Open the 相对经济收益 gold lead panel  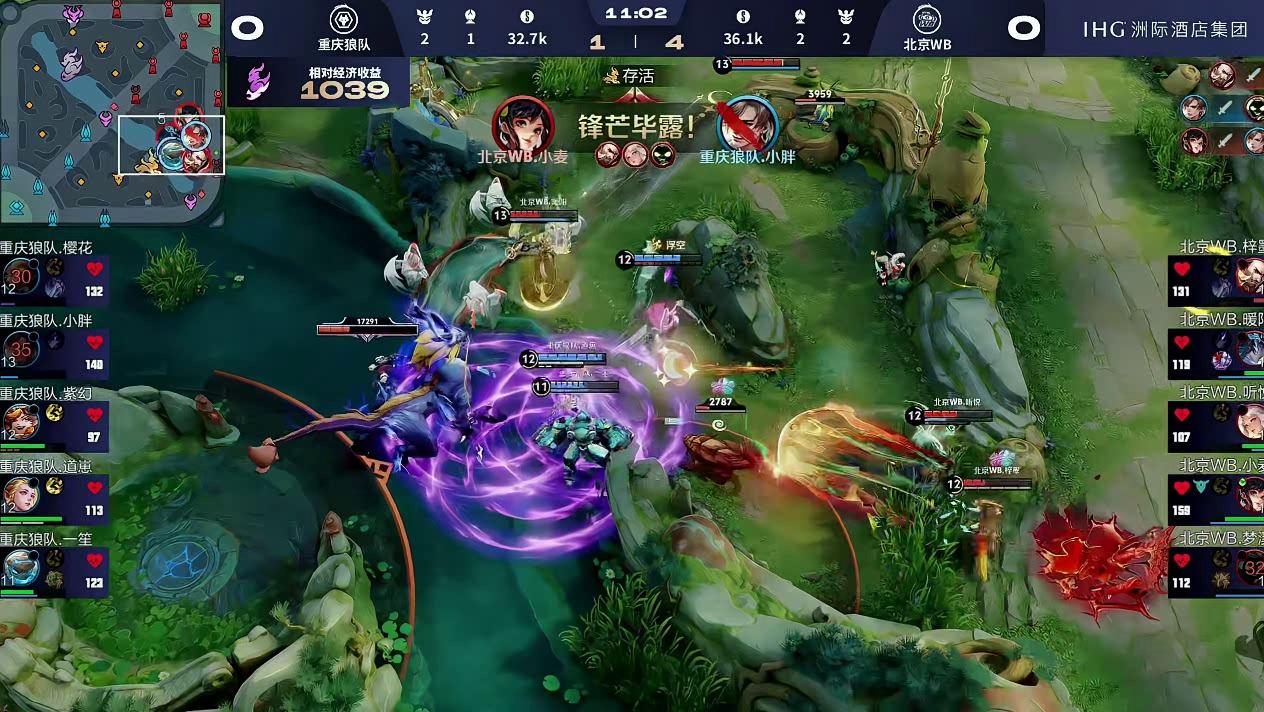click(x=319, y=82)
